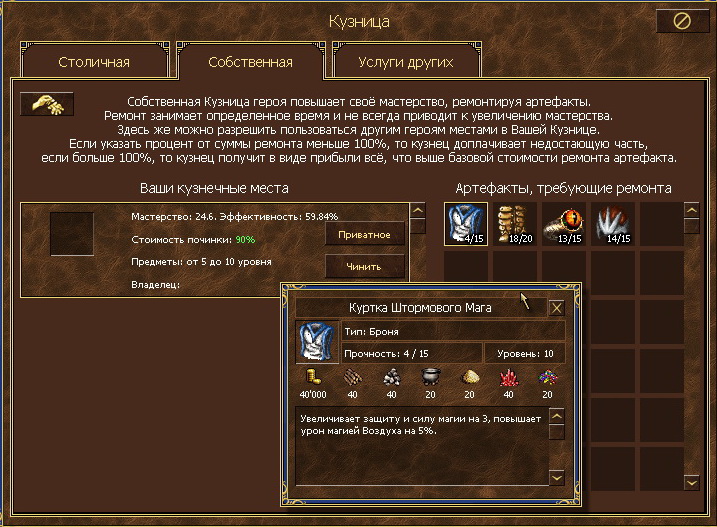Close the Кузница window with the cancel button
Screen dimensions: 717x527
683,21
